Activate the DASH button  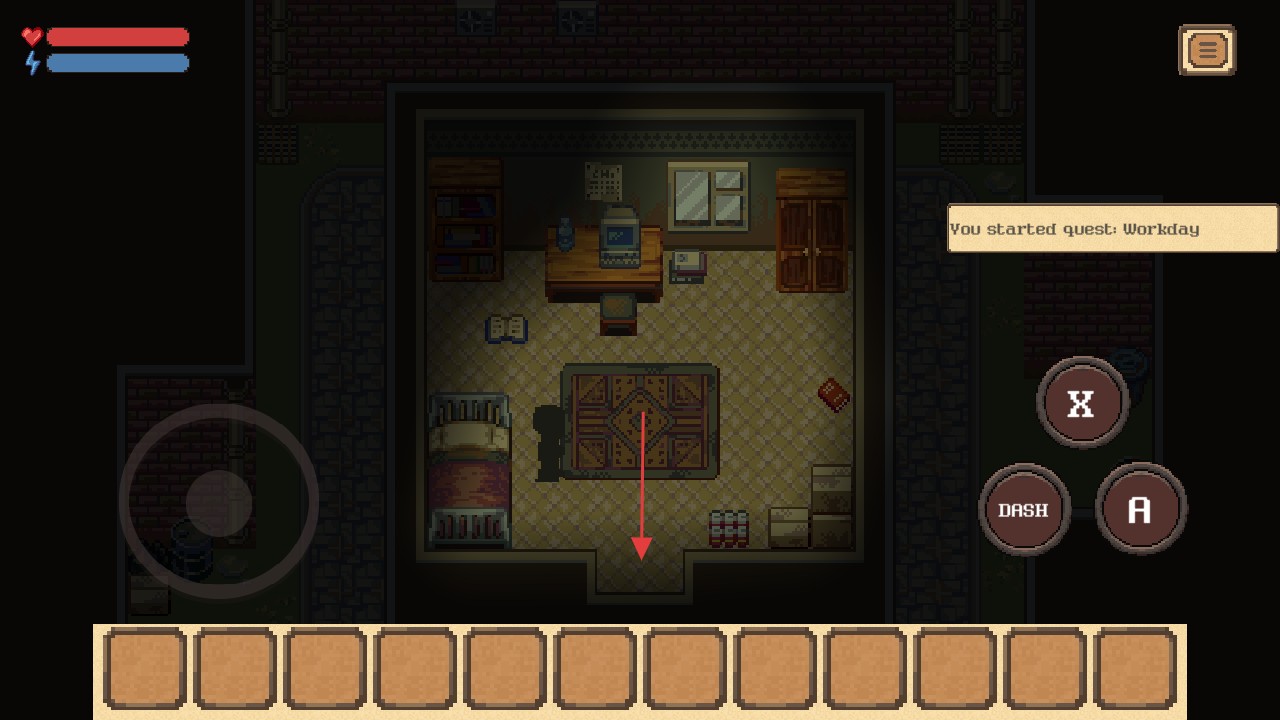pyautogui.click(x=1023, y=510)
